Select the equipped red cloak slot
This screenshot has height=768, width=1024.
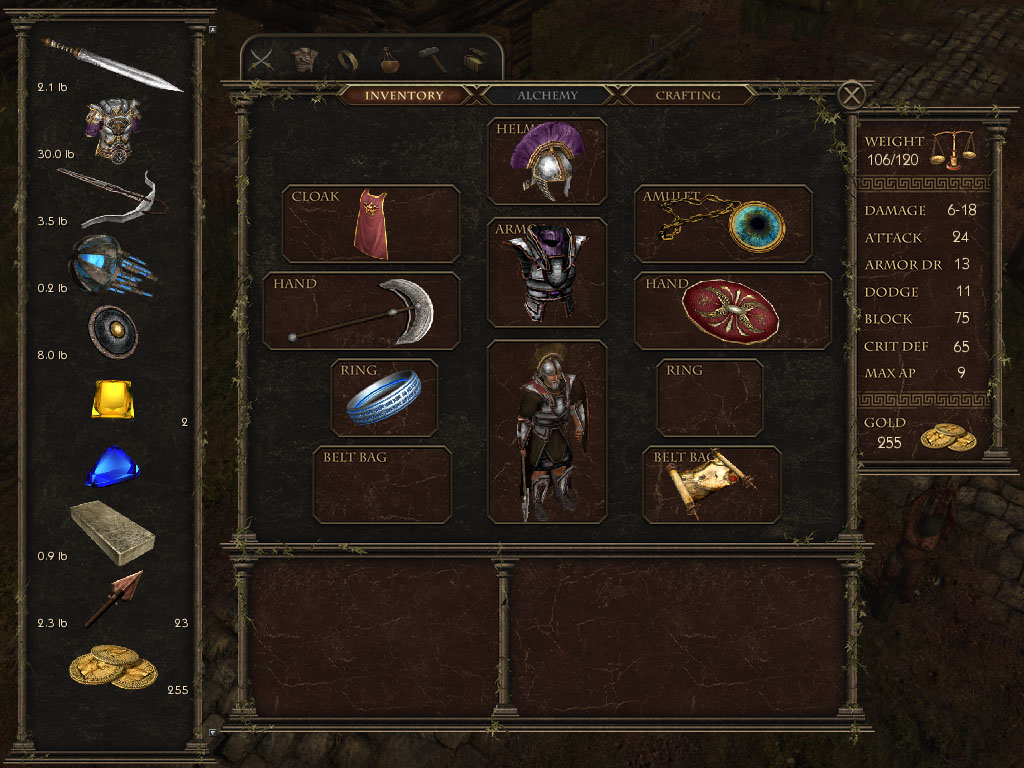(x=371, y=224)
